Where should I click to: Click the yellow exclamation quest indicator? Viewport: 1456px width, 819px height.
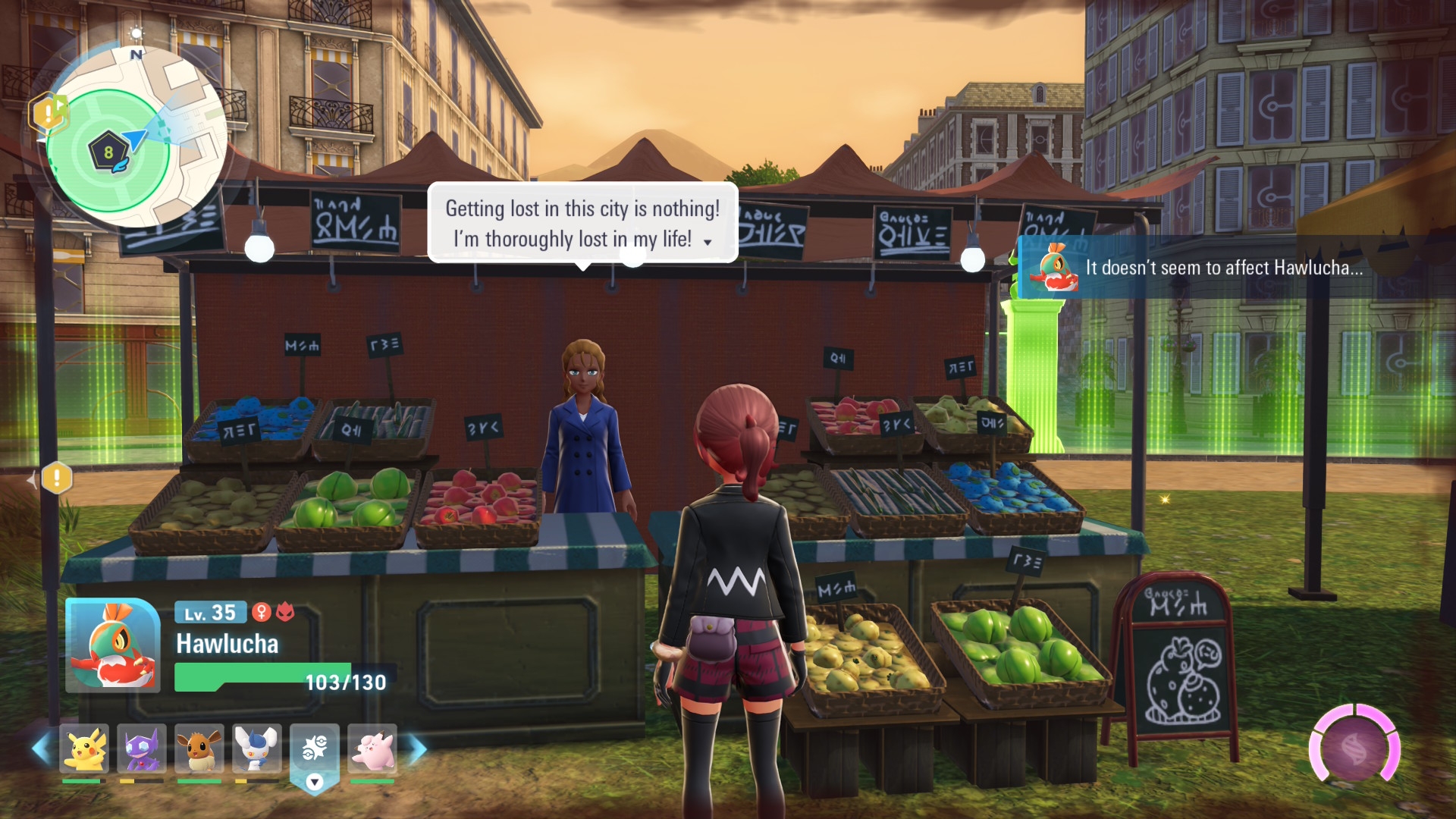point(57,479)
